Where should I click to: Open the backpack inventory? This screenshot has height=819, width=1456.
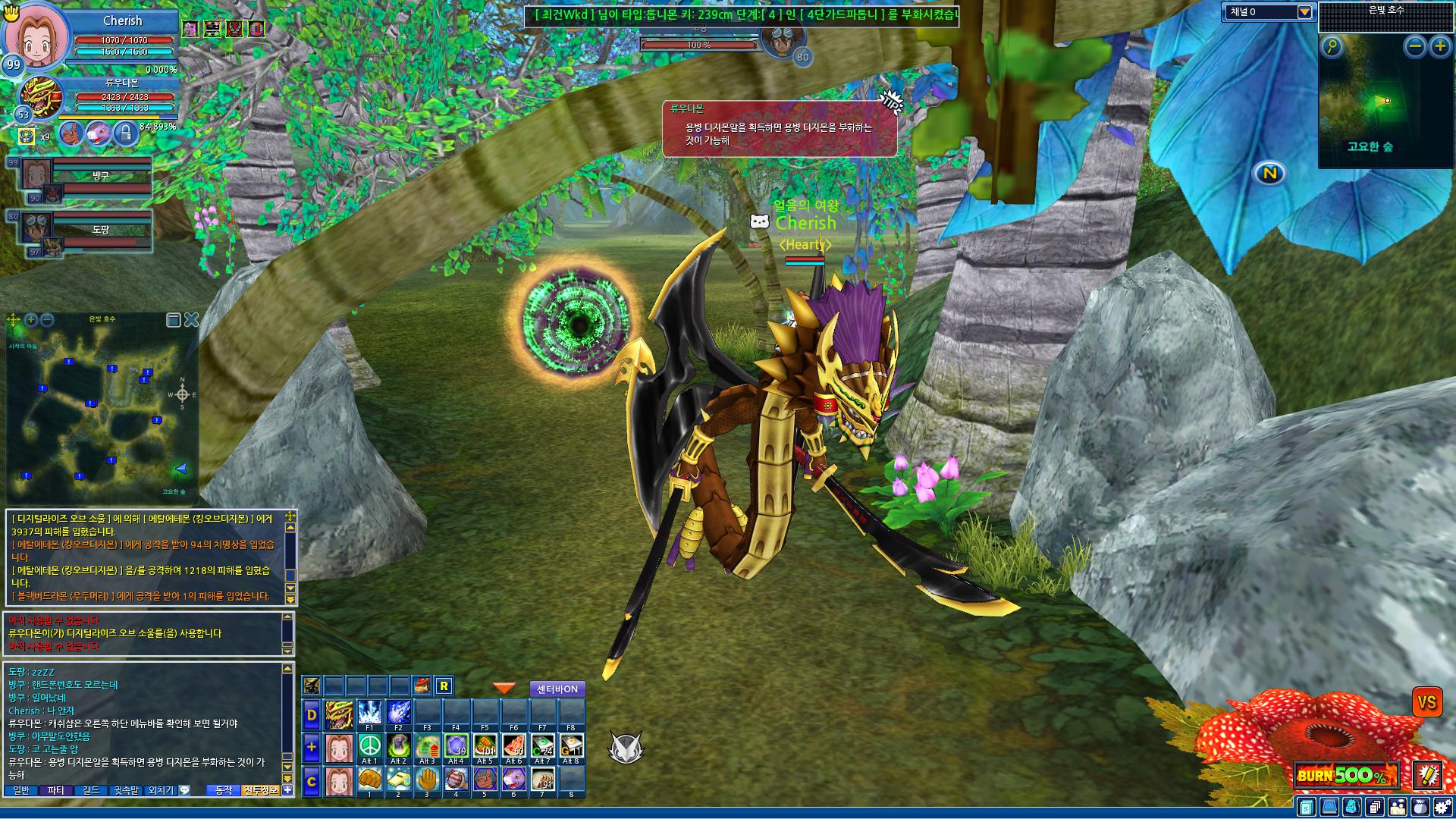[x=1420, y=807]
